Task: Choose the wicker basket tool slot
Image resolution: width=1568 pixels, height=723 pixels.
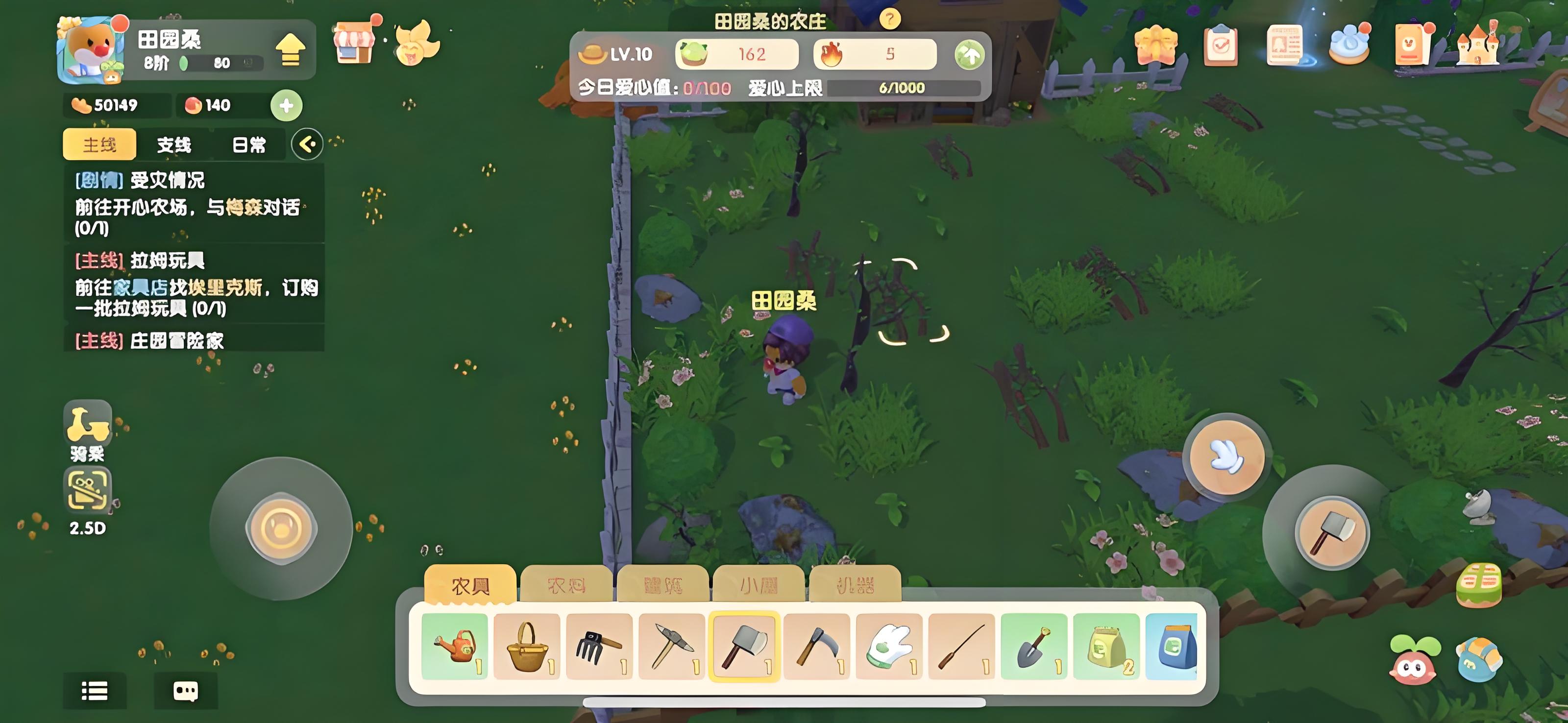Action: pos(527,646)
